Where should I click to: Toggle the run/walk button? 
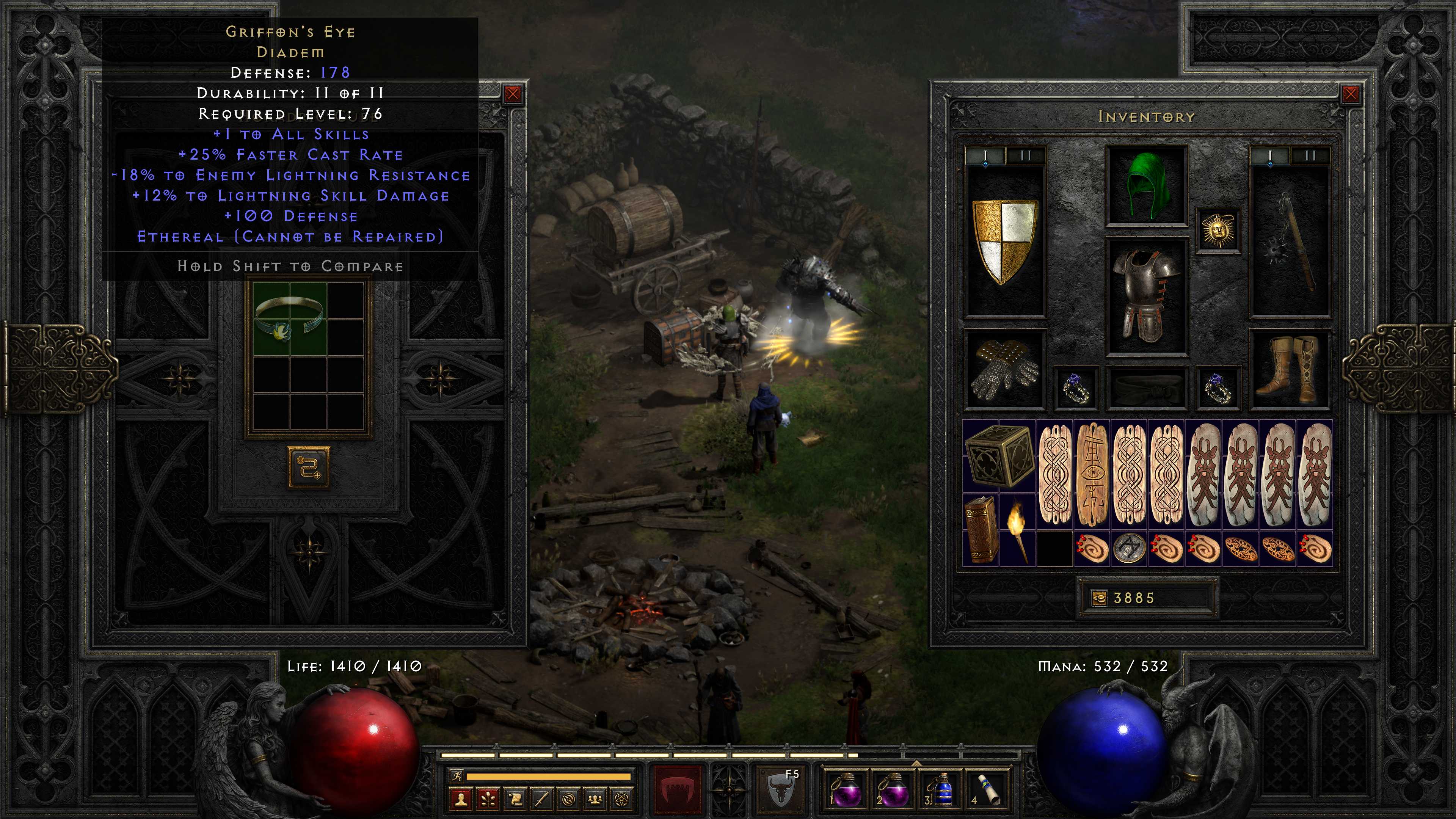(x=455, y=776)
